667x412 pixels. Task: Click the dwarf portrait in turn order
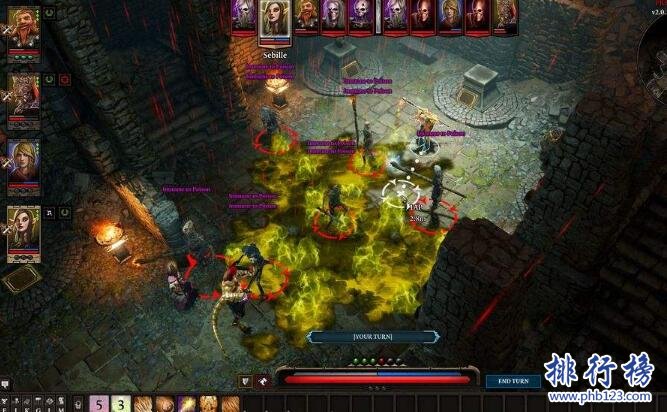tap(304, 15)
